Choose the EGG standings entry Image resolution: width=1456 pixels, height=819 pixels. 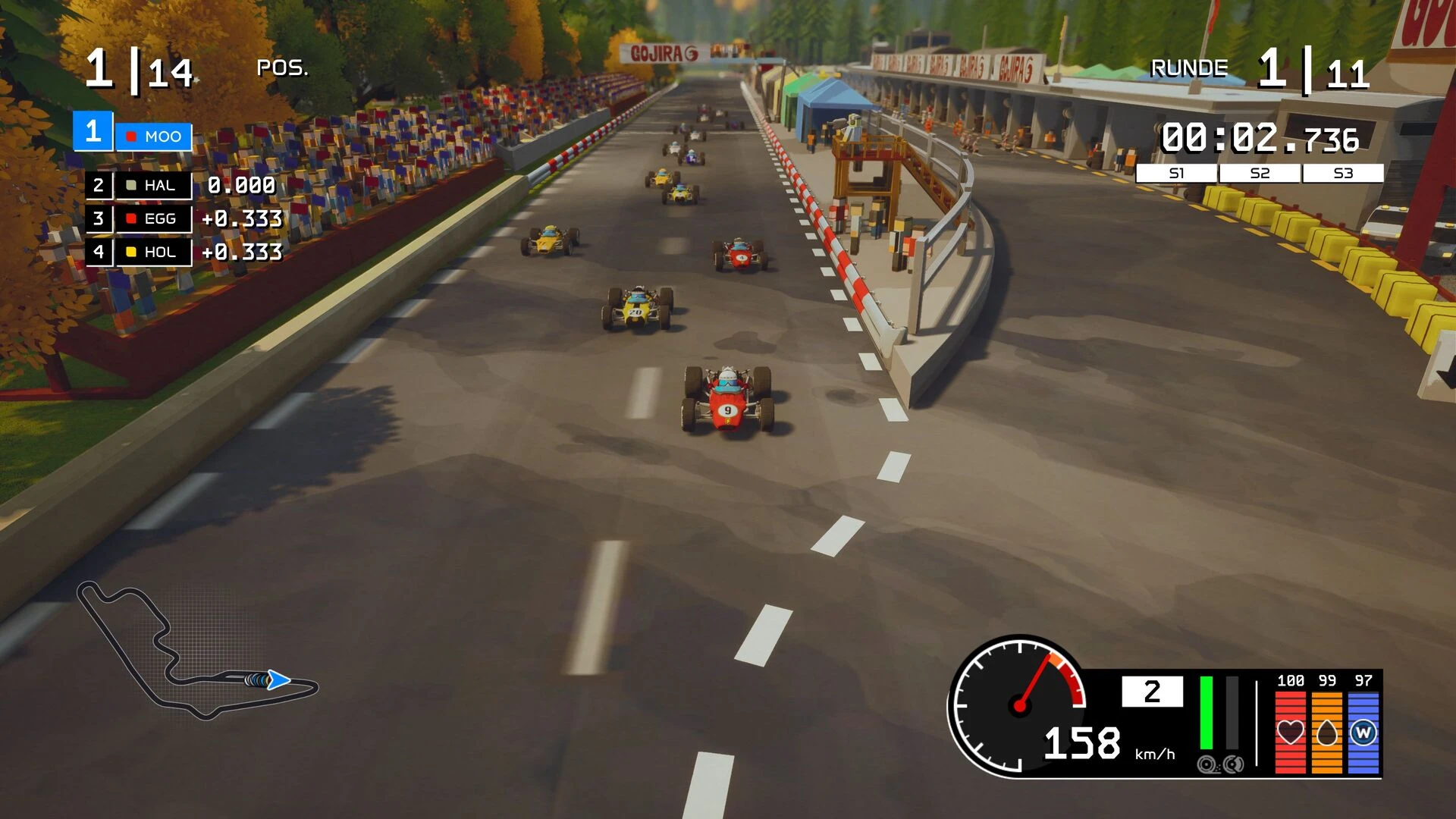[152, 219]
